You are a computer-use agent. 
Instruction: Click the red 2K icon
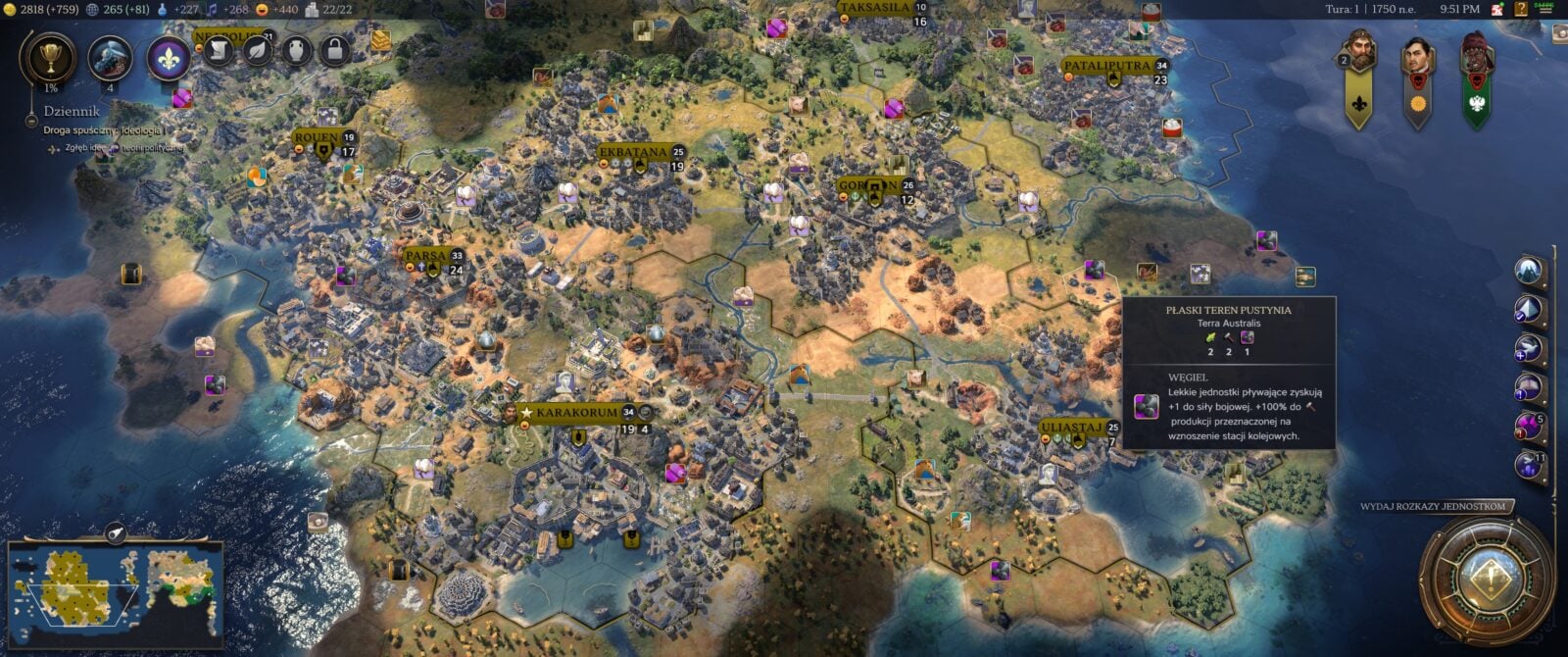(1497, 10)
